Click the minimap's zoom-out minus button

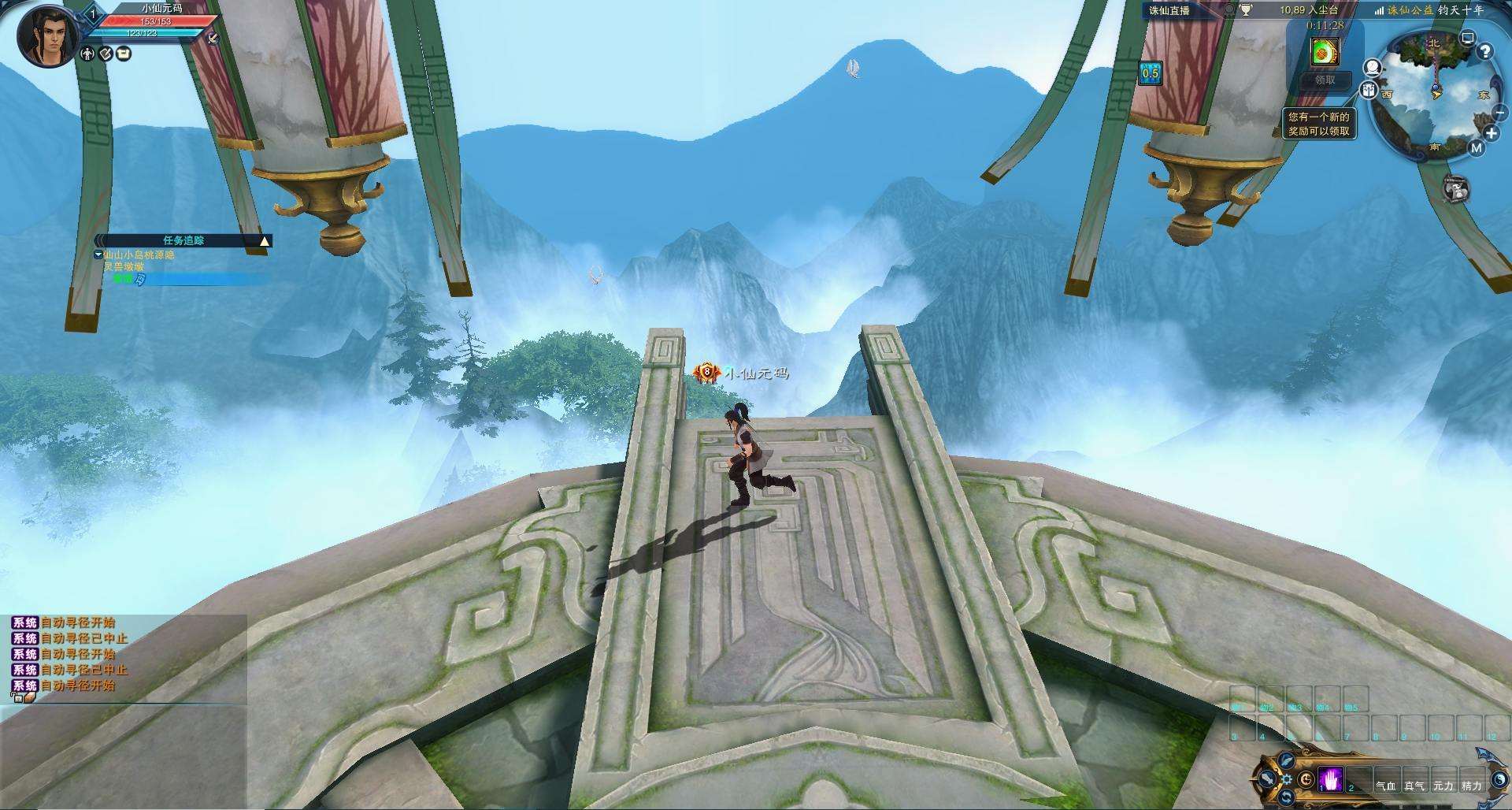tap(1499, 113)
